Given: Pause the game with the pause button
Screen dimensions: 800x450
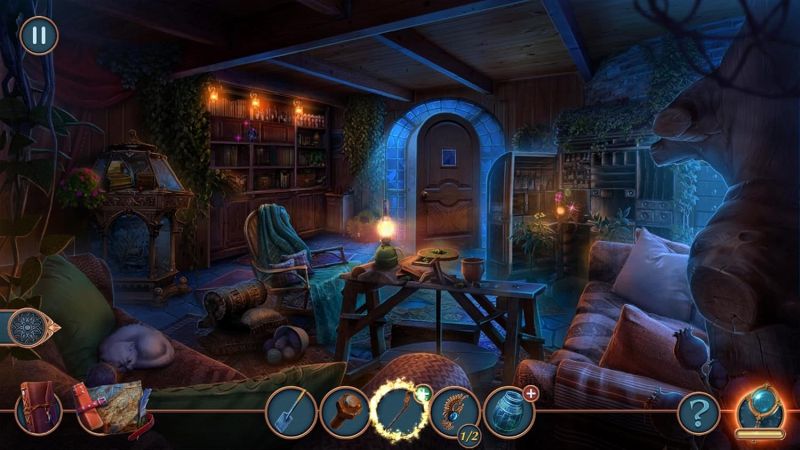Looking at the screenshot, I should tap(39, 35).
